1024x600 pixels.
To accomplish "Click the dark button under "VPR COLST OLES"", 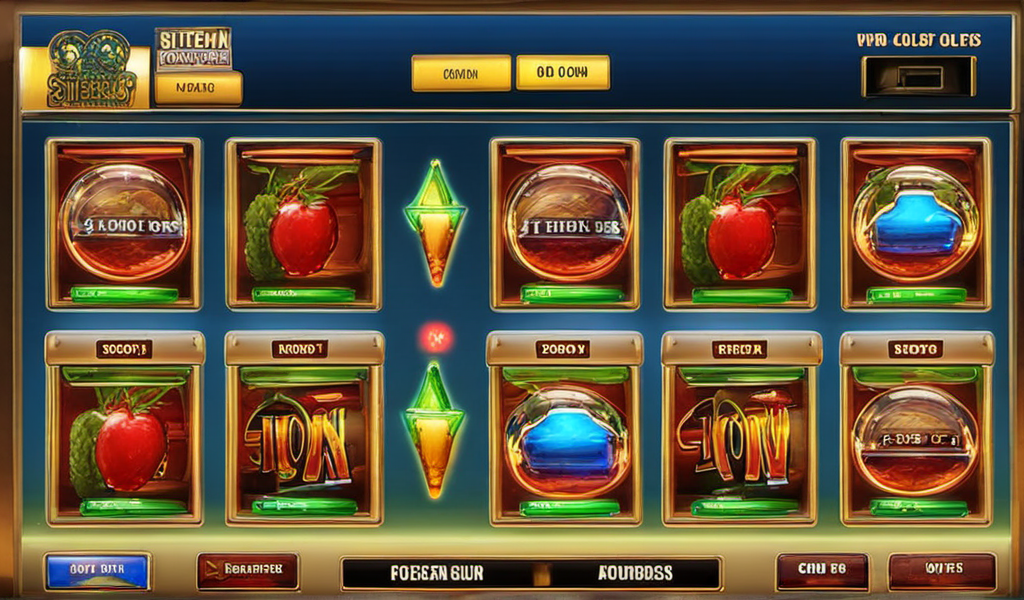I will pos(918,77).
